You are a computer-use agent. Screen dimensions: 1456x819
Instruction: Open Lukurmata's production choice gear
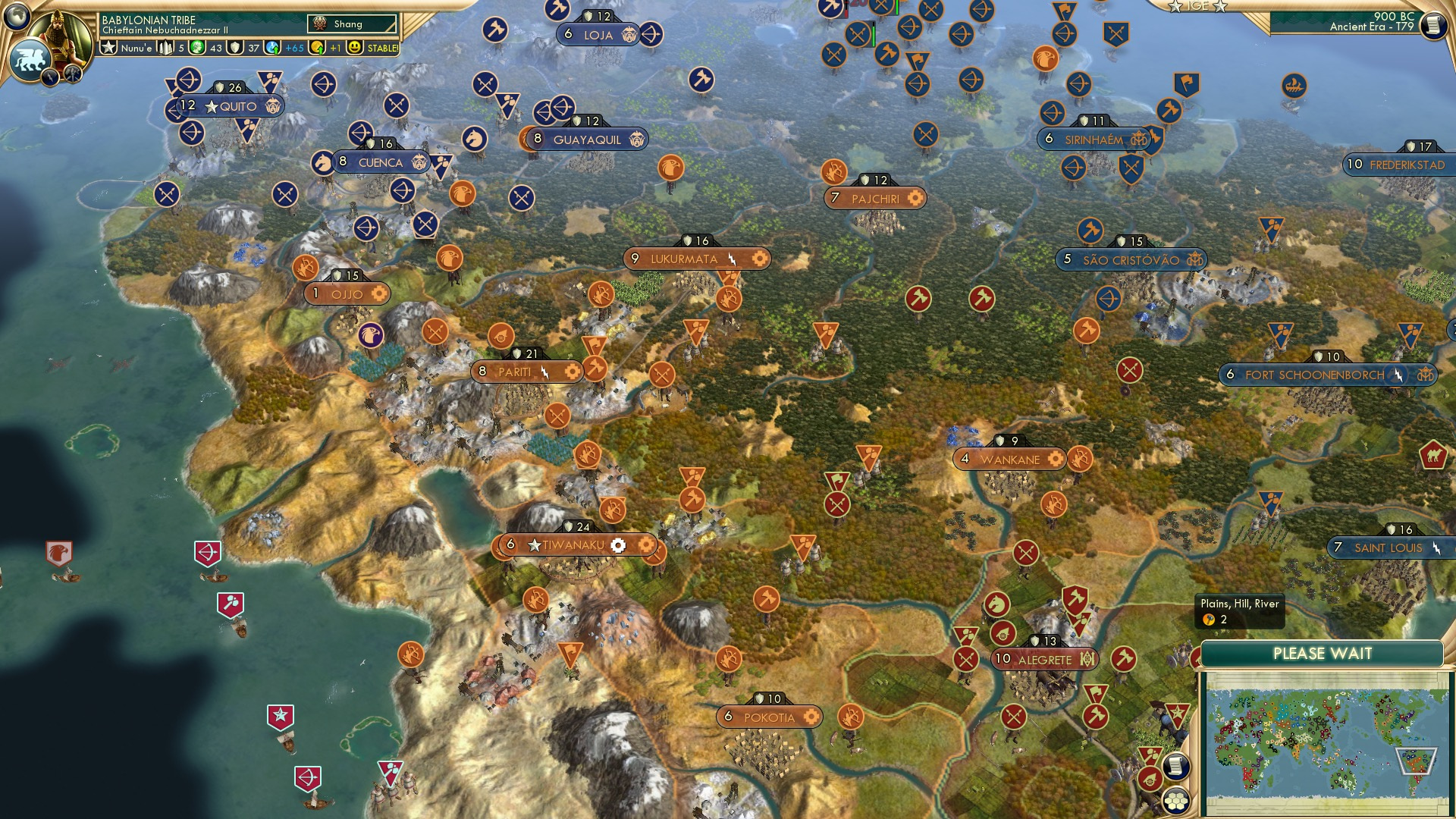[760, 258]
